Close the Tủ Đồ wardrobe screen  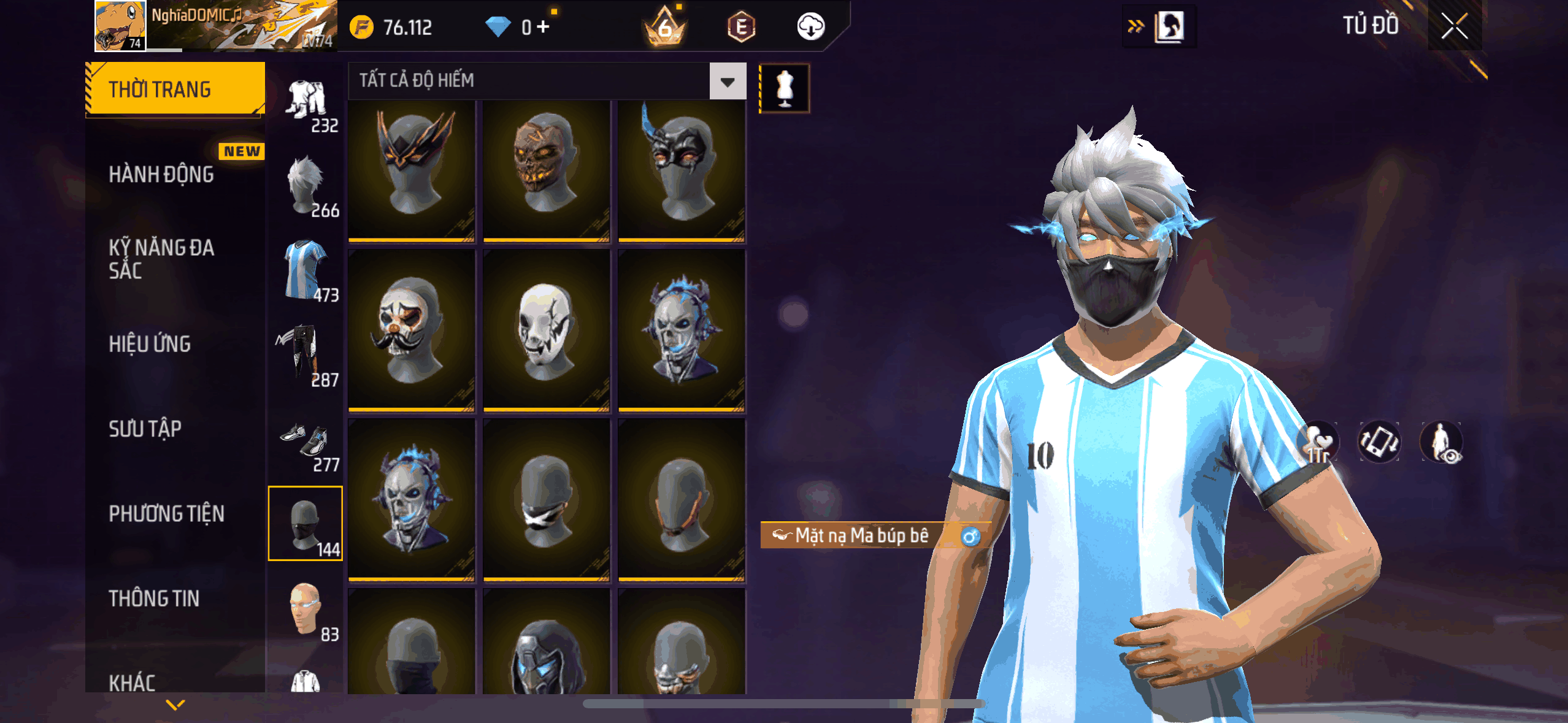click(x=1454, y=26)
